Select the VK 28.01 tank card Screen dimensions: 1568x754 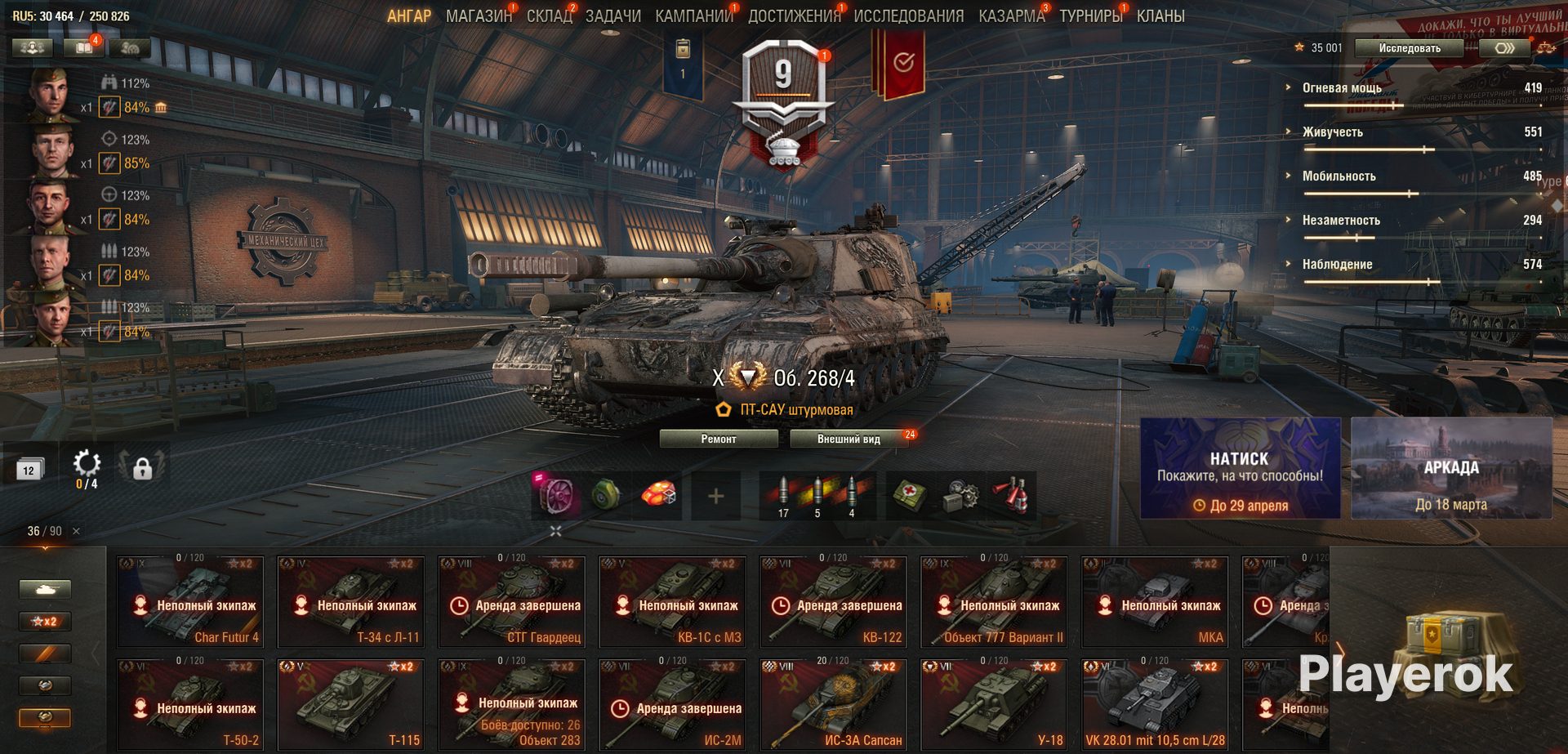(x=1155, y=705)
